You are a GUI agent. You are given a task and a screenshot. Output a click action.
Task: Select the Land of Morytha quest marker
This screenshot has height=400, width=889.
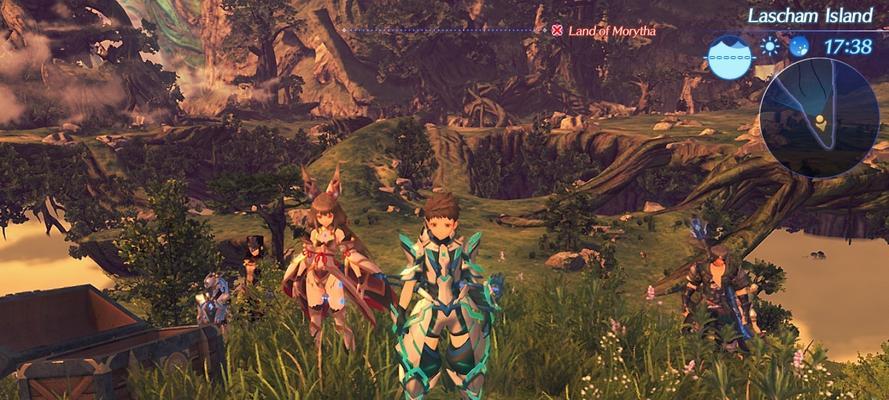557,30
